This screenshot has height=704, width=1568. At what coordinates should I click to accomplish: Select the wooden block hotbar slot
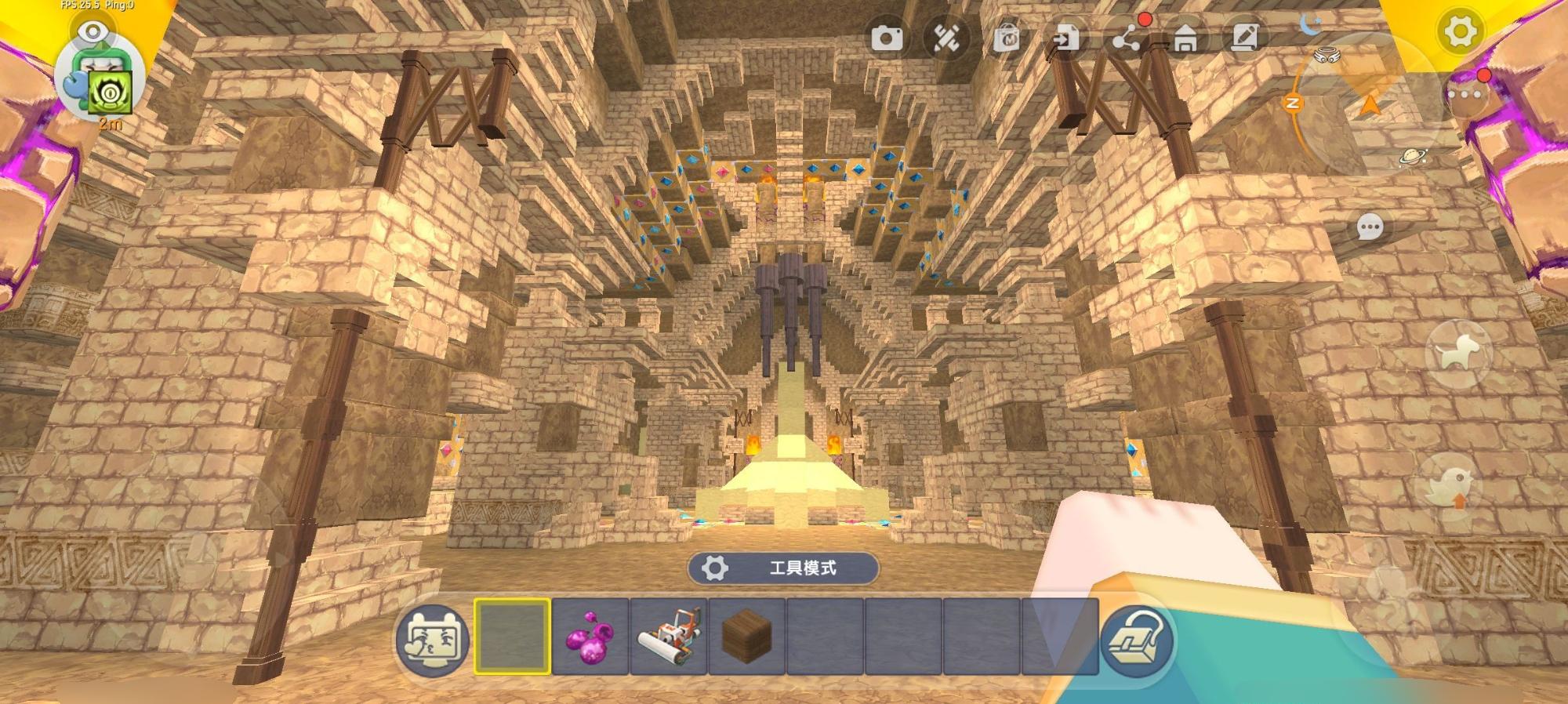pyautogui.click(x=746, y=636)
